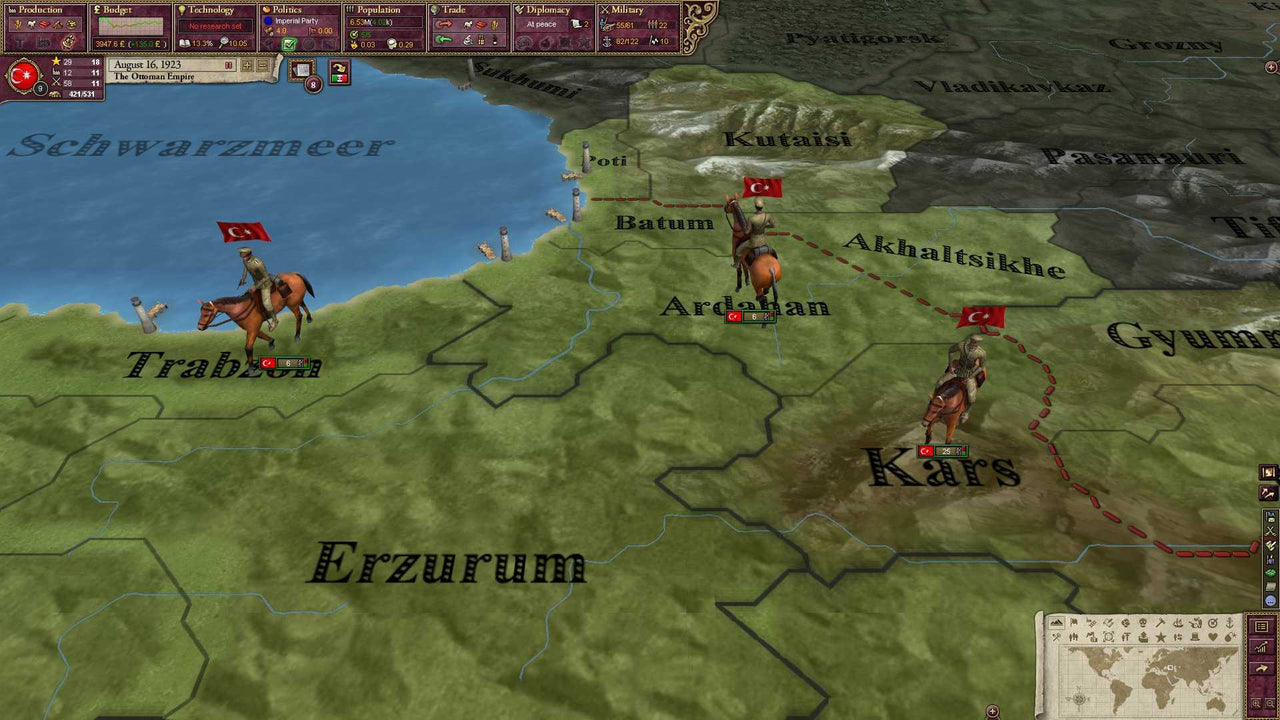Switch to the political map mode with flags icon
This screenshot has height=720, width=1280.
(1074, 622)
